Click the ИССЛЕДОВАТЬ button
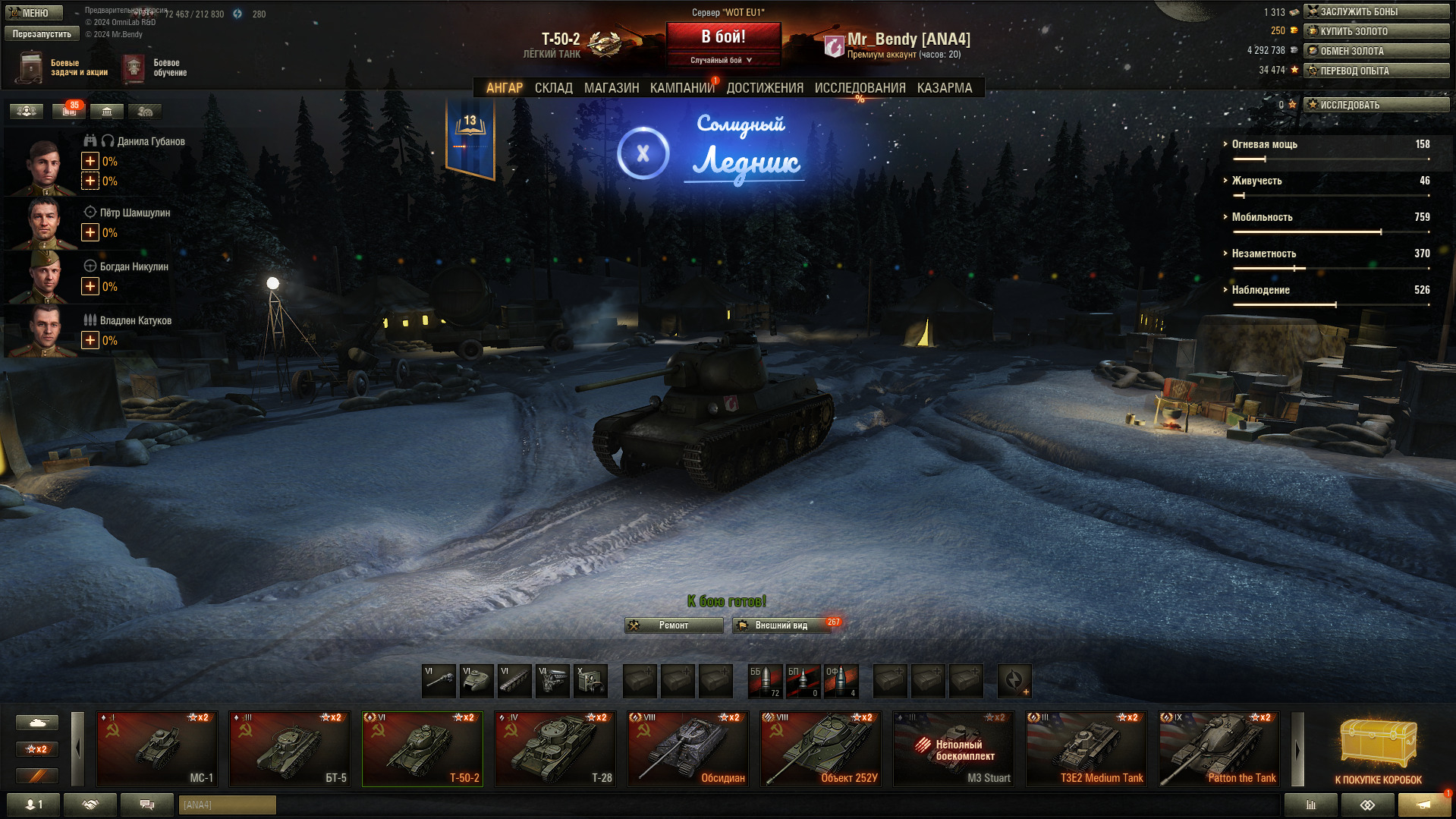The height and width of the screenshot is (819, 1456). tap(1376, 105)
